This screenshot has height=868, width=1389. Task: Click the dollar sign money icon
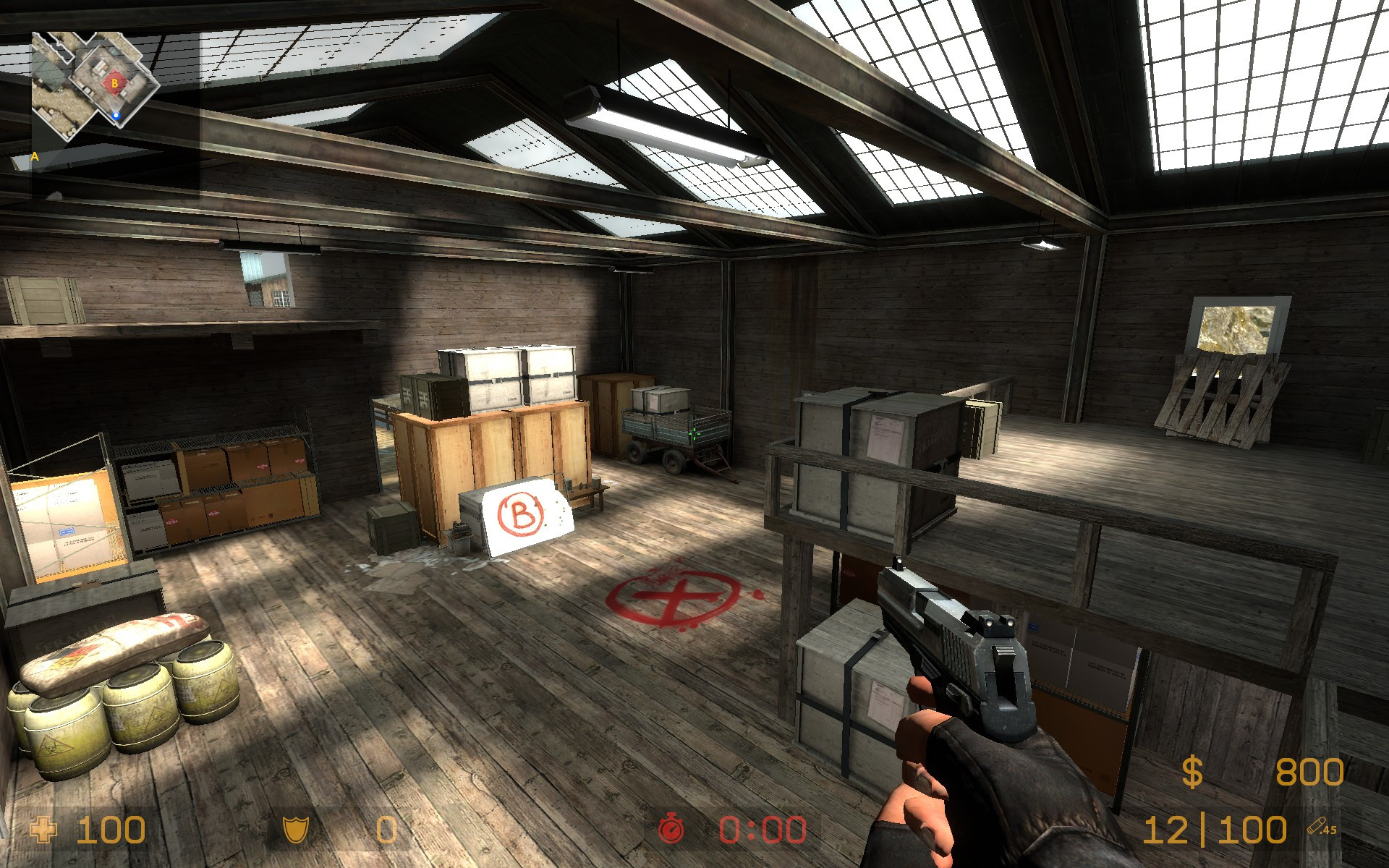pyautogui.click(x=1191, y=772)
